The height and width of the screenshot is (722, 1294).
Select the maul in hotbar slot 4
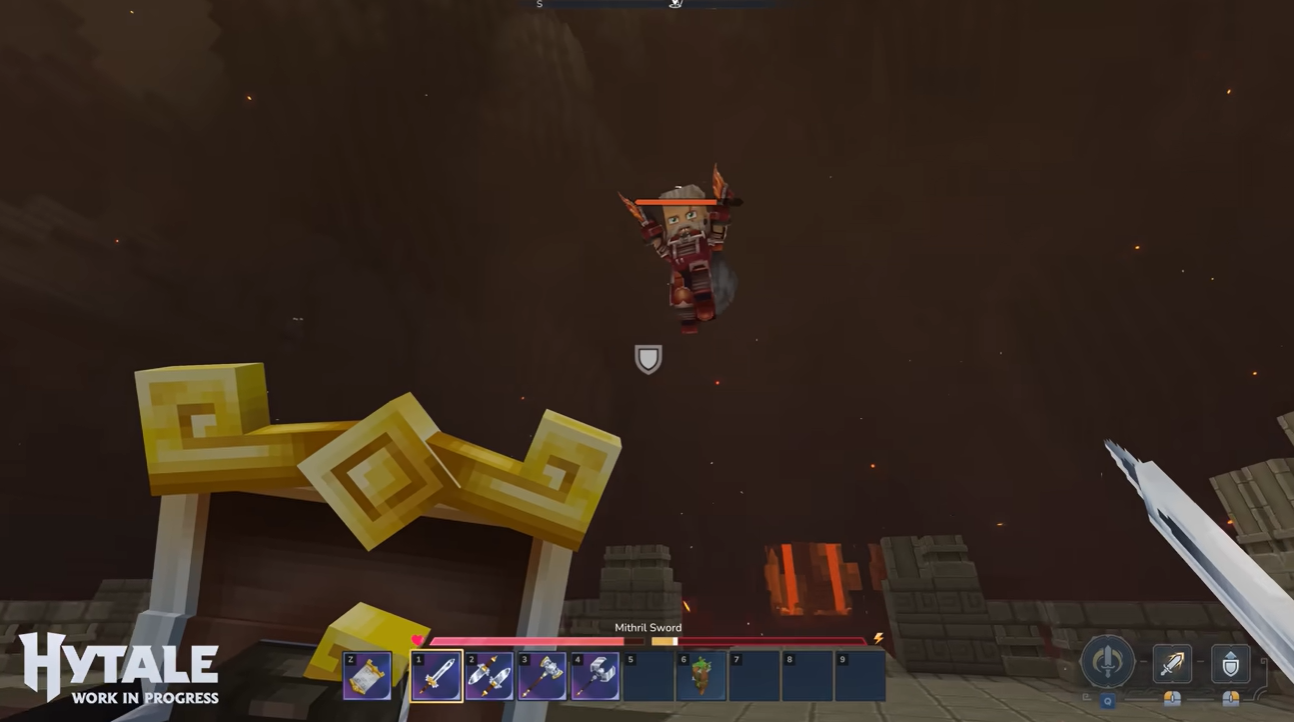coord(596,676)
